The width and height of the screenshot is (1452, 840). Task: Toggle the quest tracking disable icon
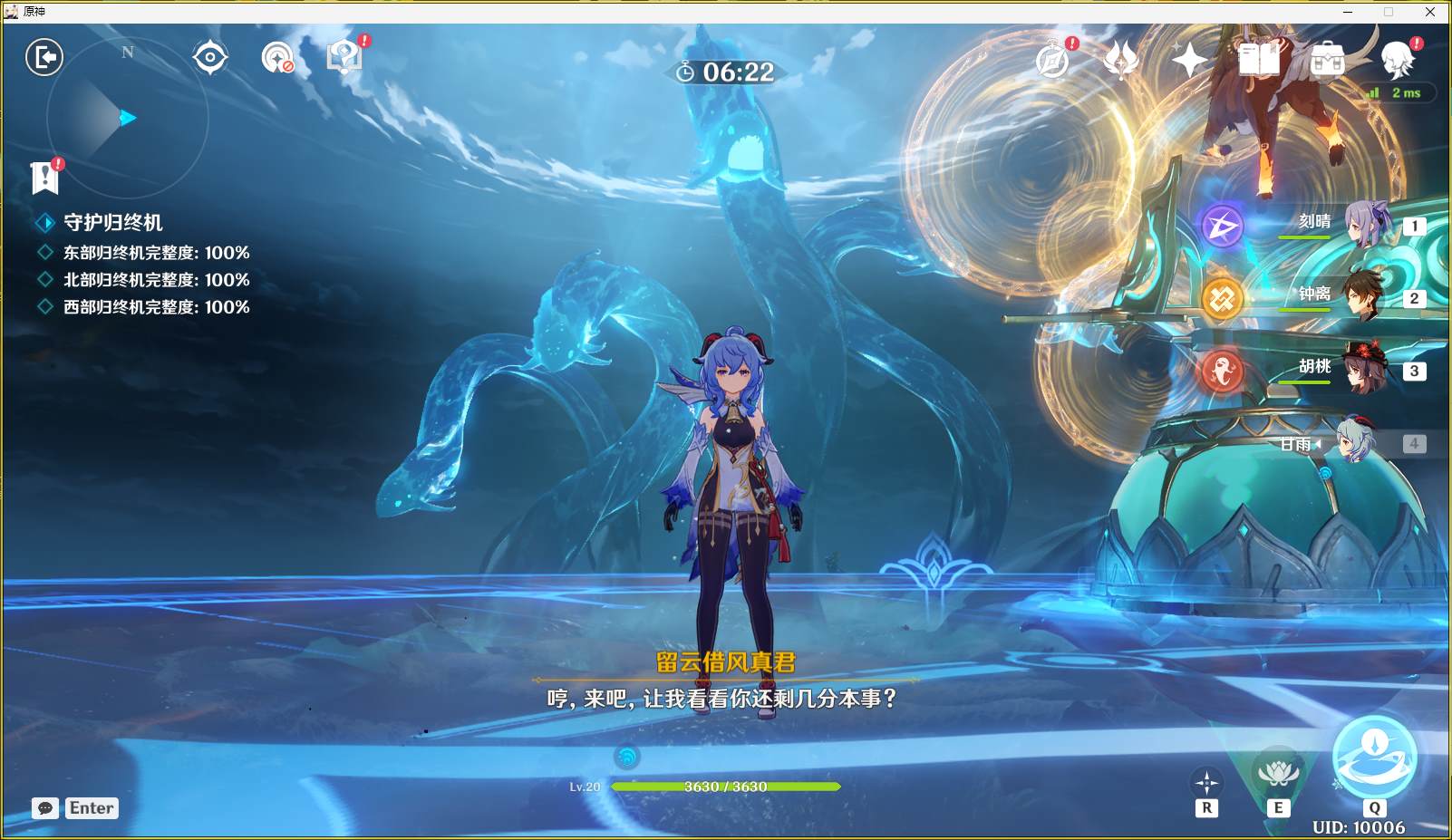point(278,56)
